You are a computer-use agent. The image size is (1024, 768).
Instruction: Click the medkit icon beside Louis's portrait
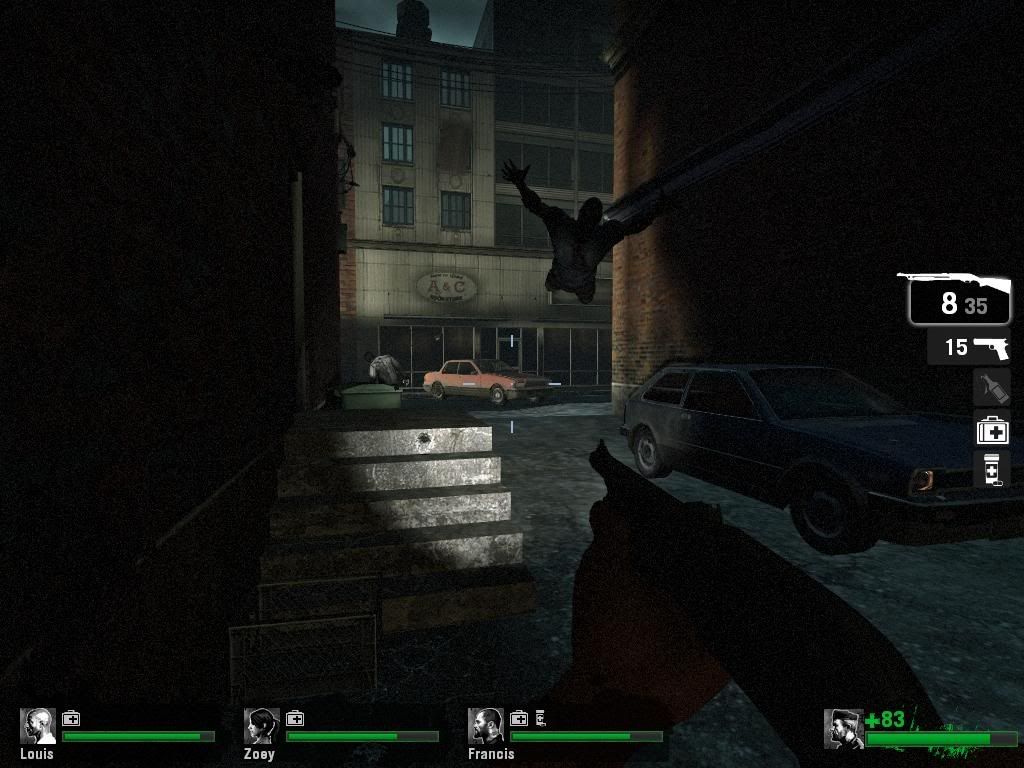pos(71,718)
